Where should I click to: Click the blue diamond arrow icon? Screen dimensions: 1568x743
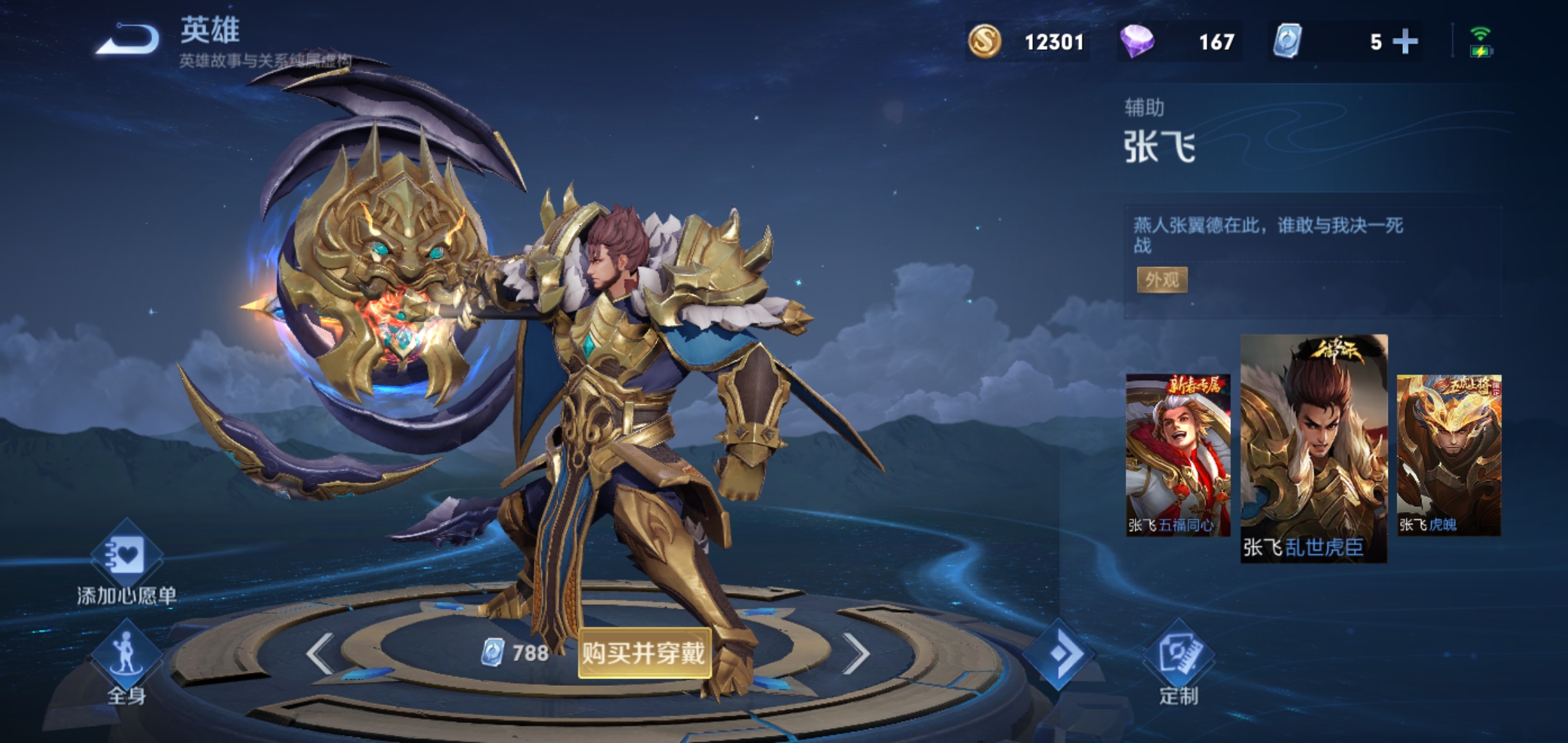(1058, 654)
